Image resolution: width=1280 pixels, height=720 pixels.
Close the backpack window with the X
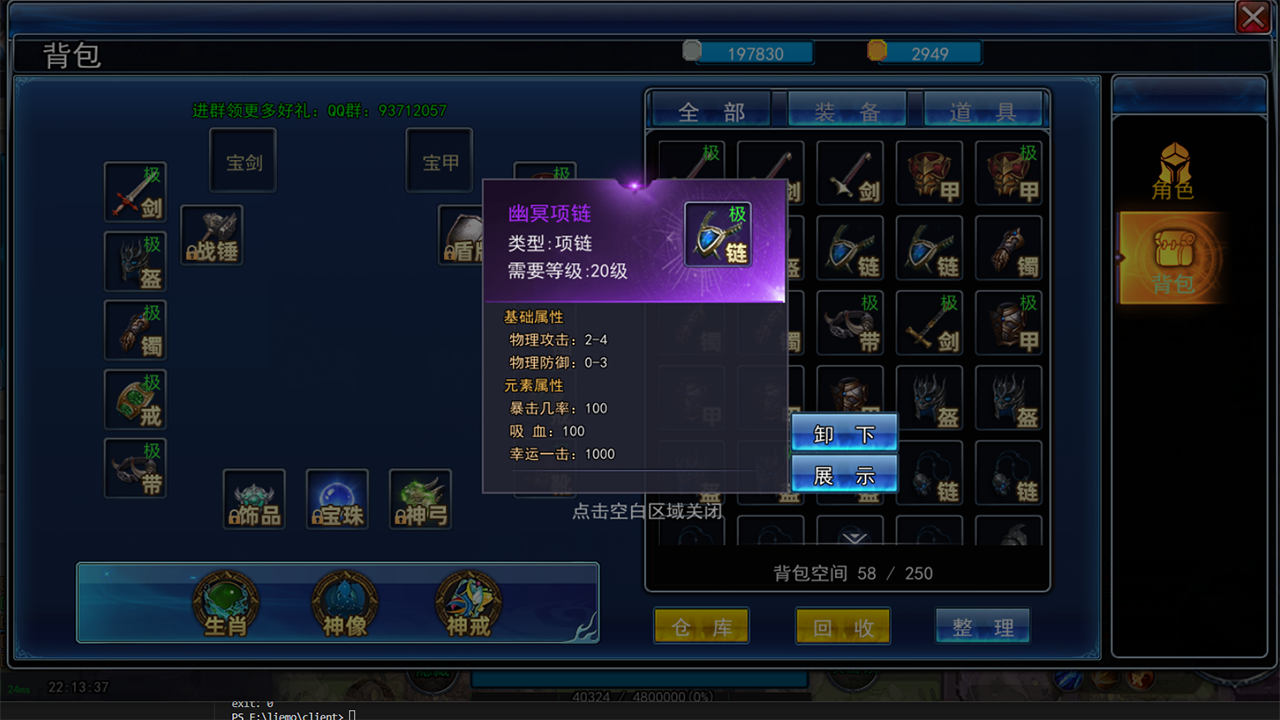click(x=1252, y=17)
